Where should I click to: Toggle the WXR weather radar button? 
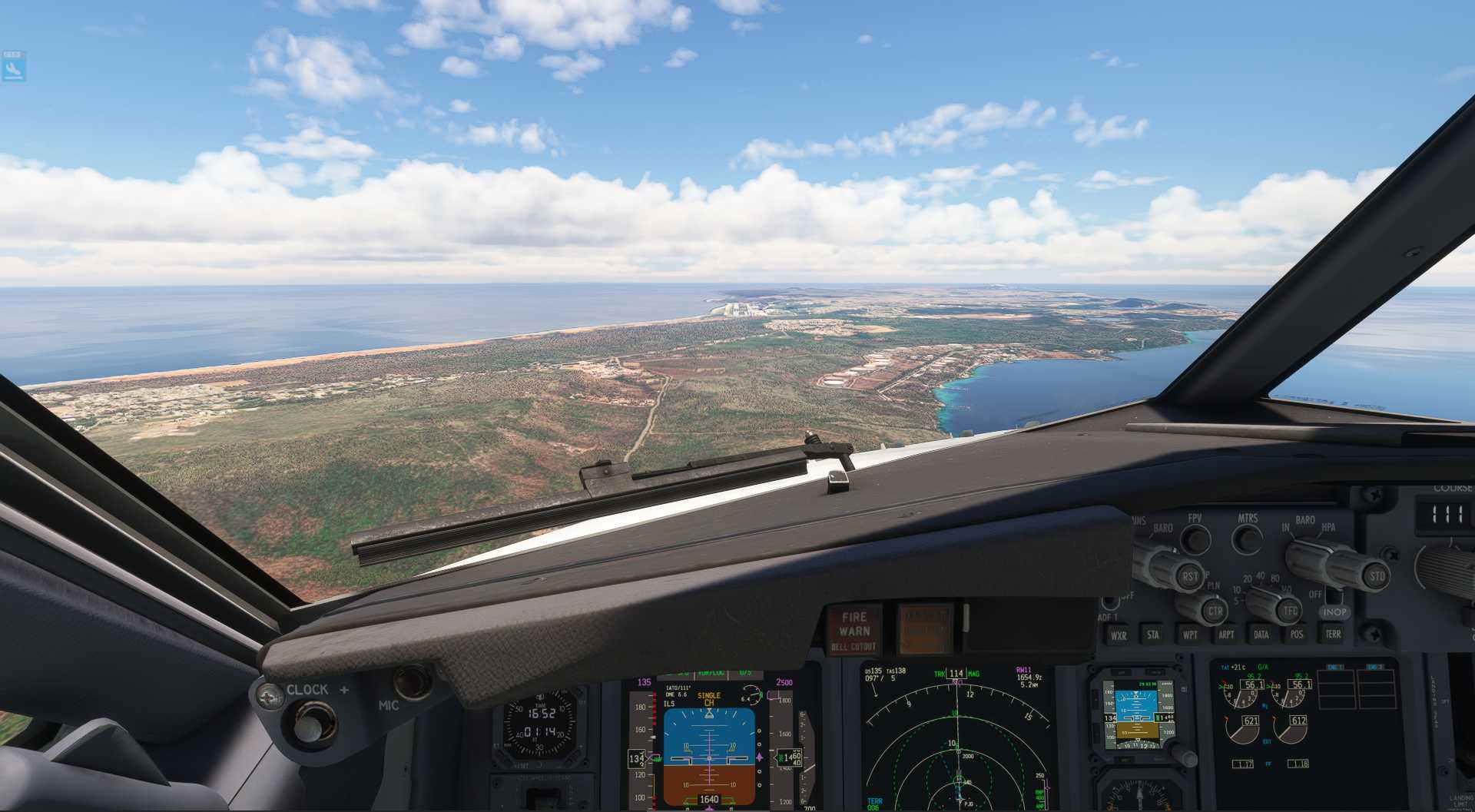(1118, 635)
